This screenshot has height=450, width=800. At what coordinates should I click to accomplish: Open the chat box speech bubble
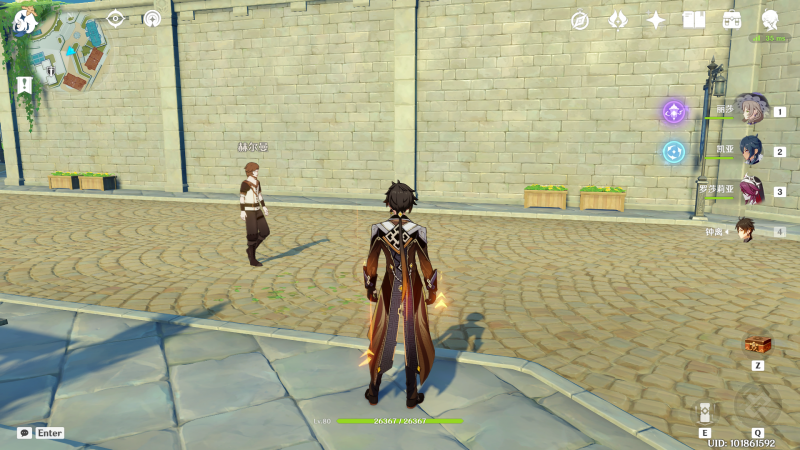(24, 433)
